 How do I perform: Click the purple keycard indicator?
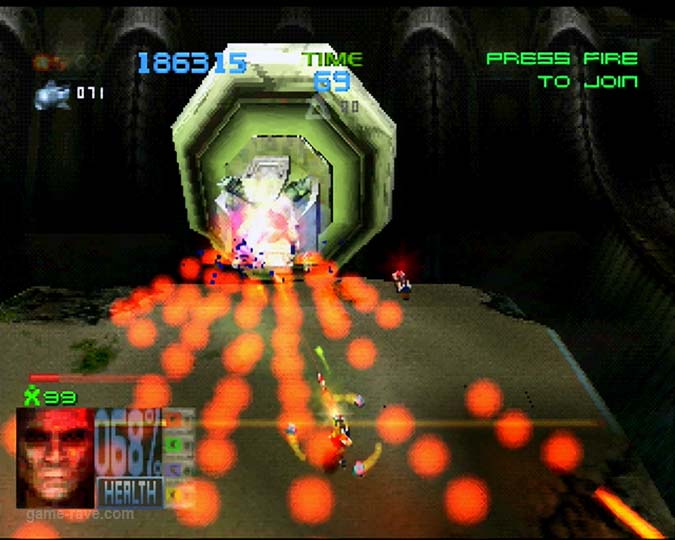pyautogui.click(x=174, y=468)
